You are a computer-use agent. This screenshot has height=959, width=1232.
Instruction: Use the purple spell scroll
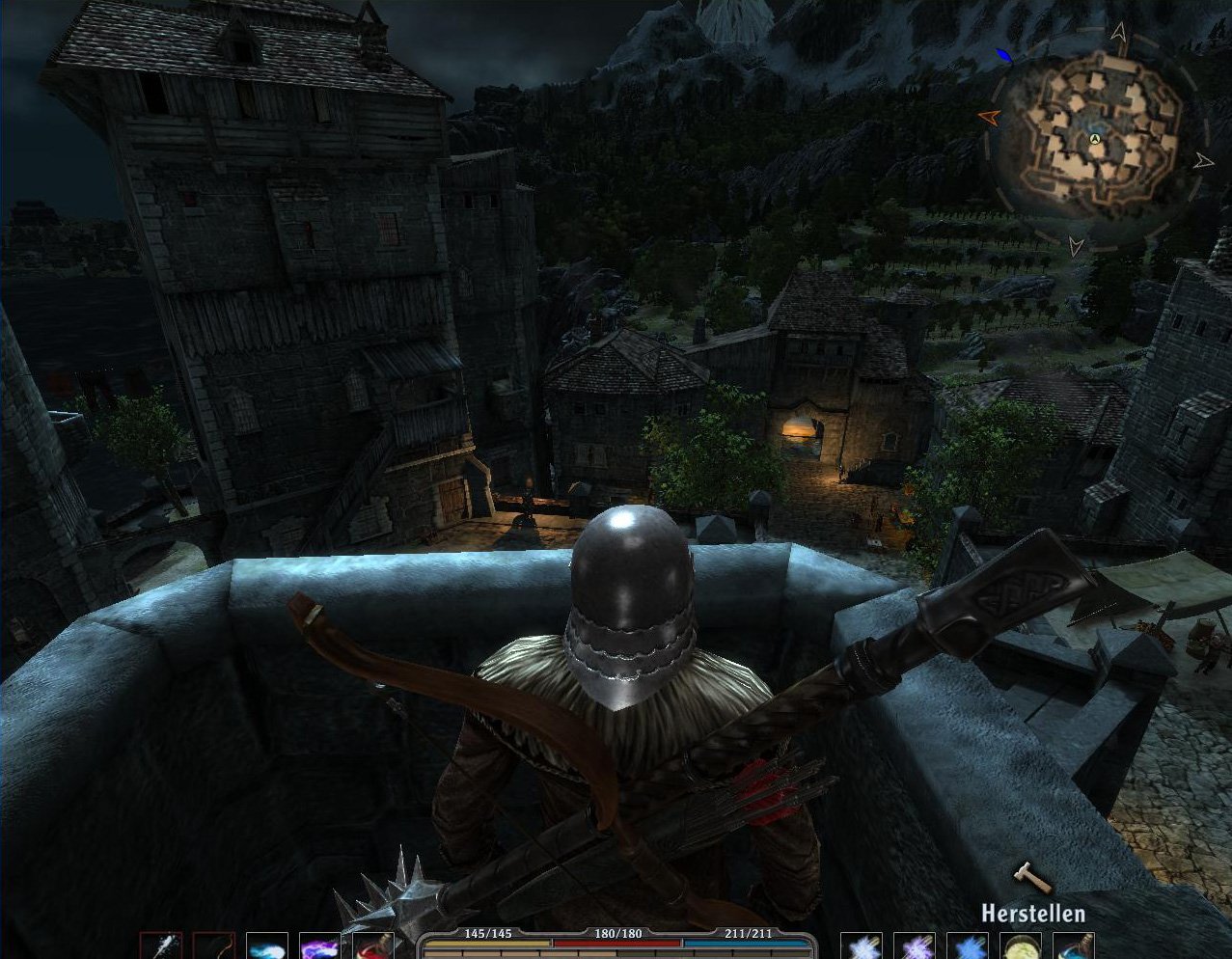914,945
